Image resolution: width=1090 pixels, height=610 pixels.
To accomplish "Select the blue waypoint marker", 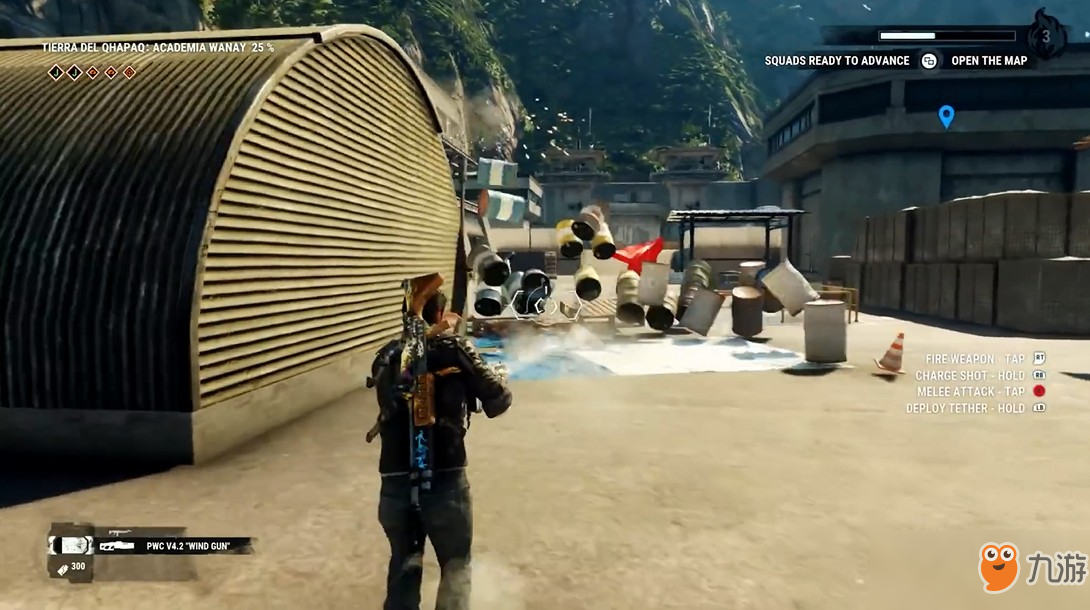I will pos(946,116).
